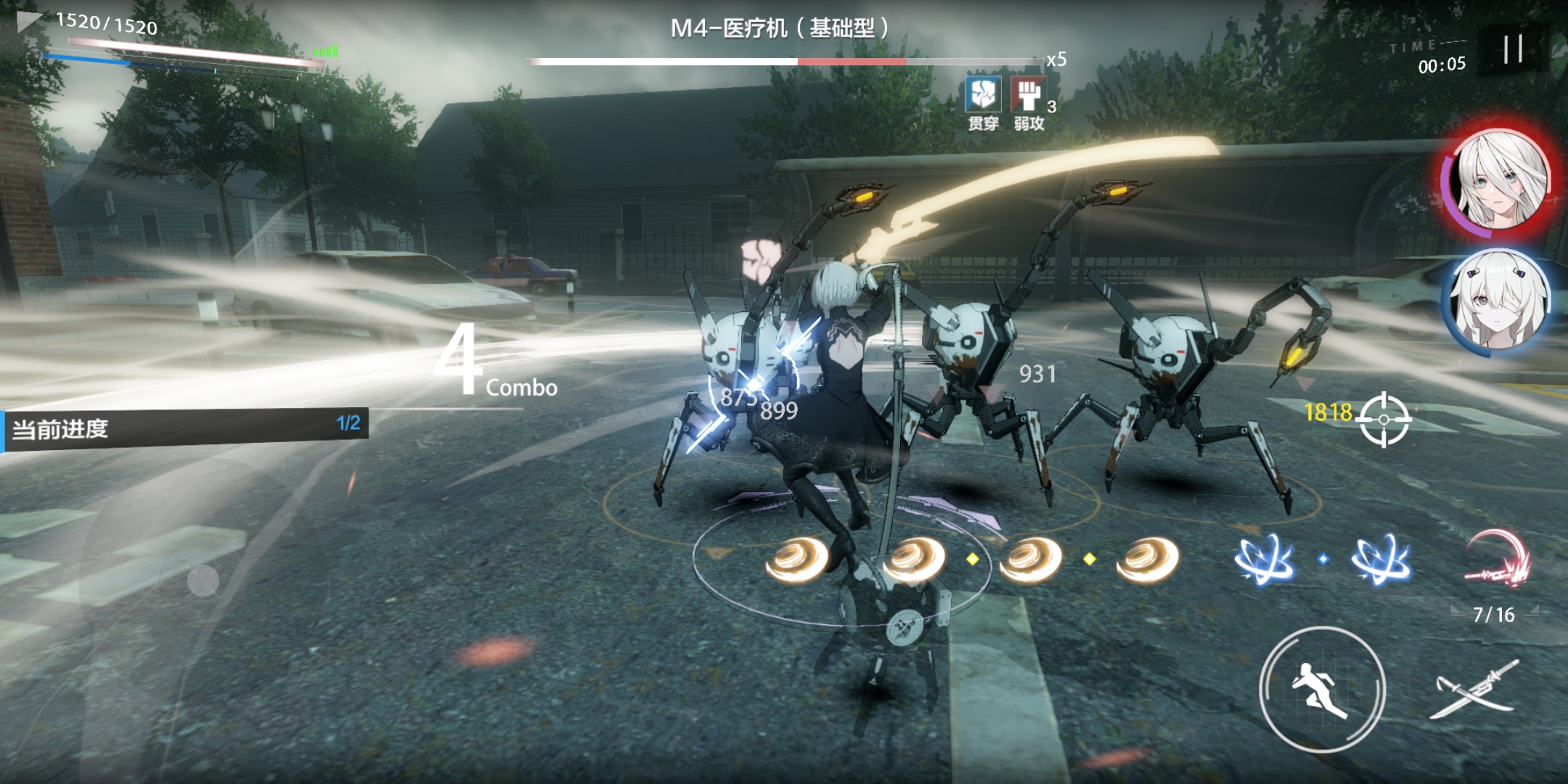Trigger the red slash signal orb
This screenshot has width=1568, height=784.
click(x=1498, y=560)
